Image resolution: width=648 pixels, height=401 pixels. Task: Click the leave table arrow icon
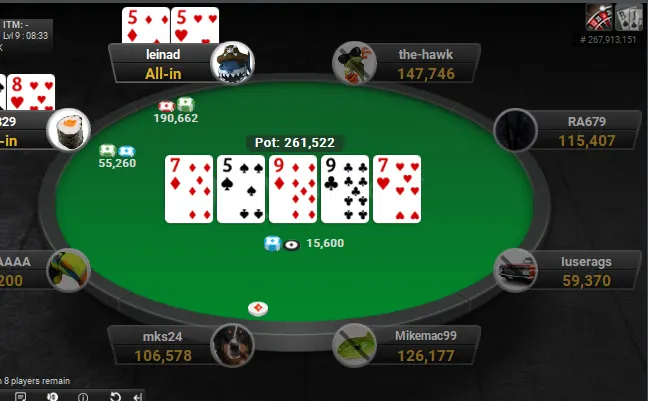tap(137, 396)
